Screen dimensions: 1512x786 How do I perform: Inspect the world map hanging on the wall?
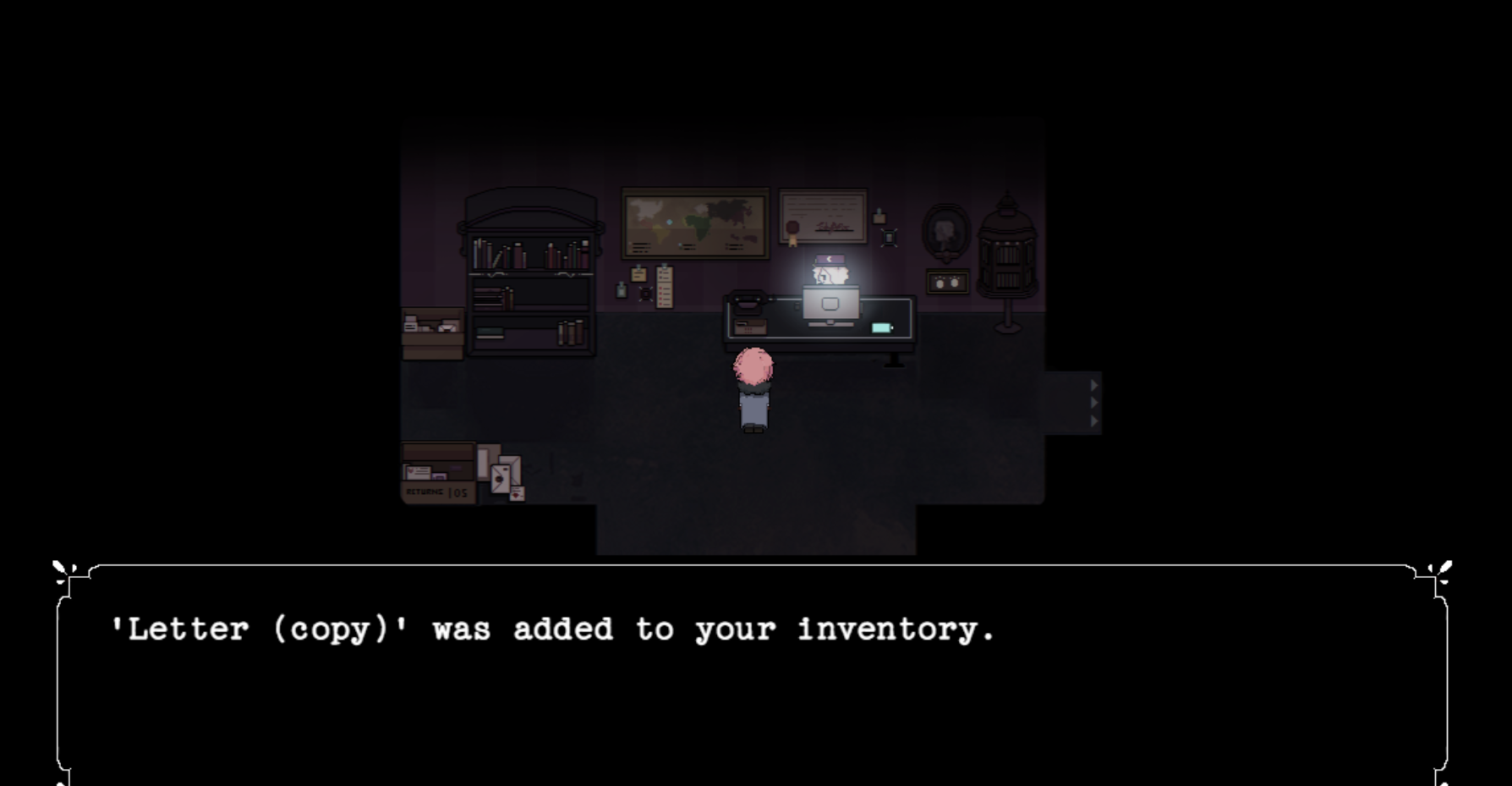point(693,224)
